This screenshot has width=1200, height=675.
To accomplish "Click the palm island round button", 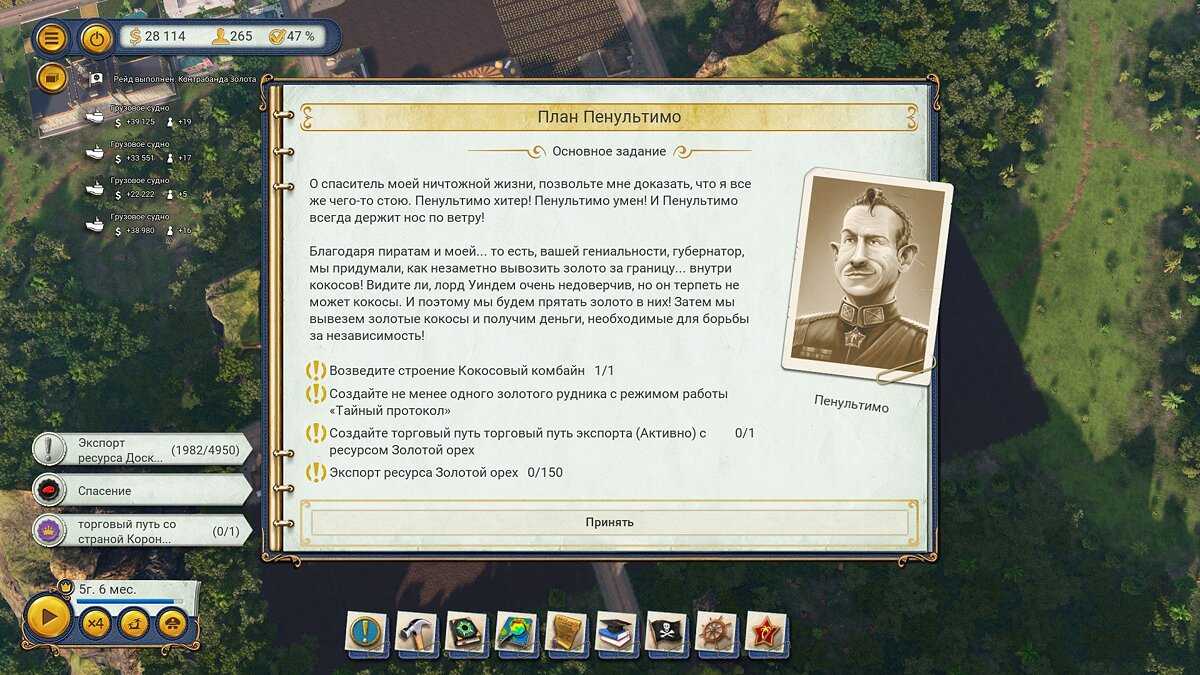I will click(x=134, y=625).
